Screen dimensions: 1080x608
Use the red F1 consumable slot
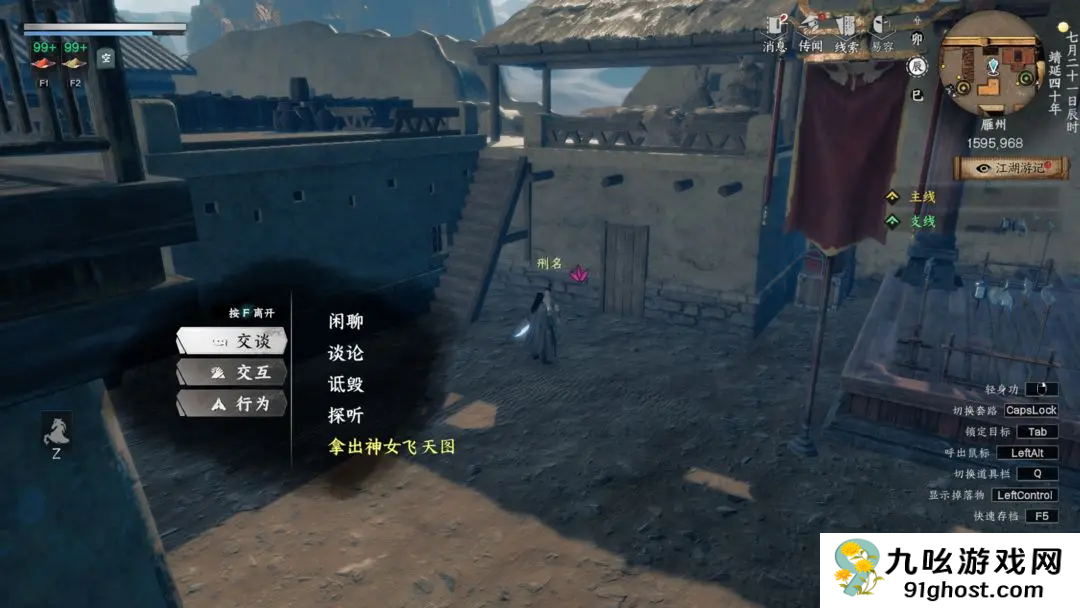[x=44, y=63]
